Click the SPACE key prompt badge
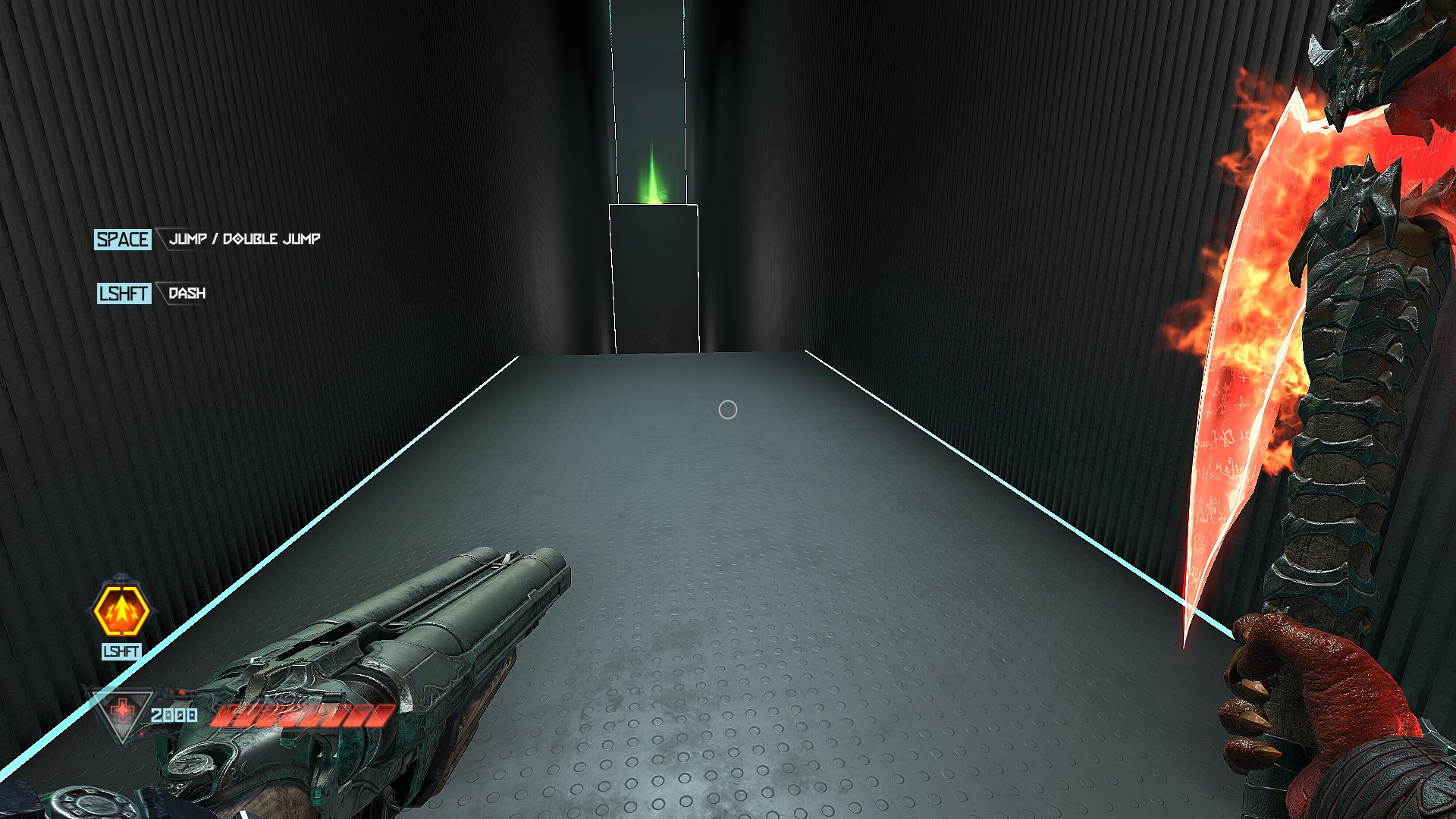The height and width of the screenshot is (819, 1456). pos(124,239)
